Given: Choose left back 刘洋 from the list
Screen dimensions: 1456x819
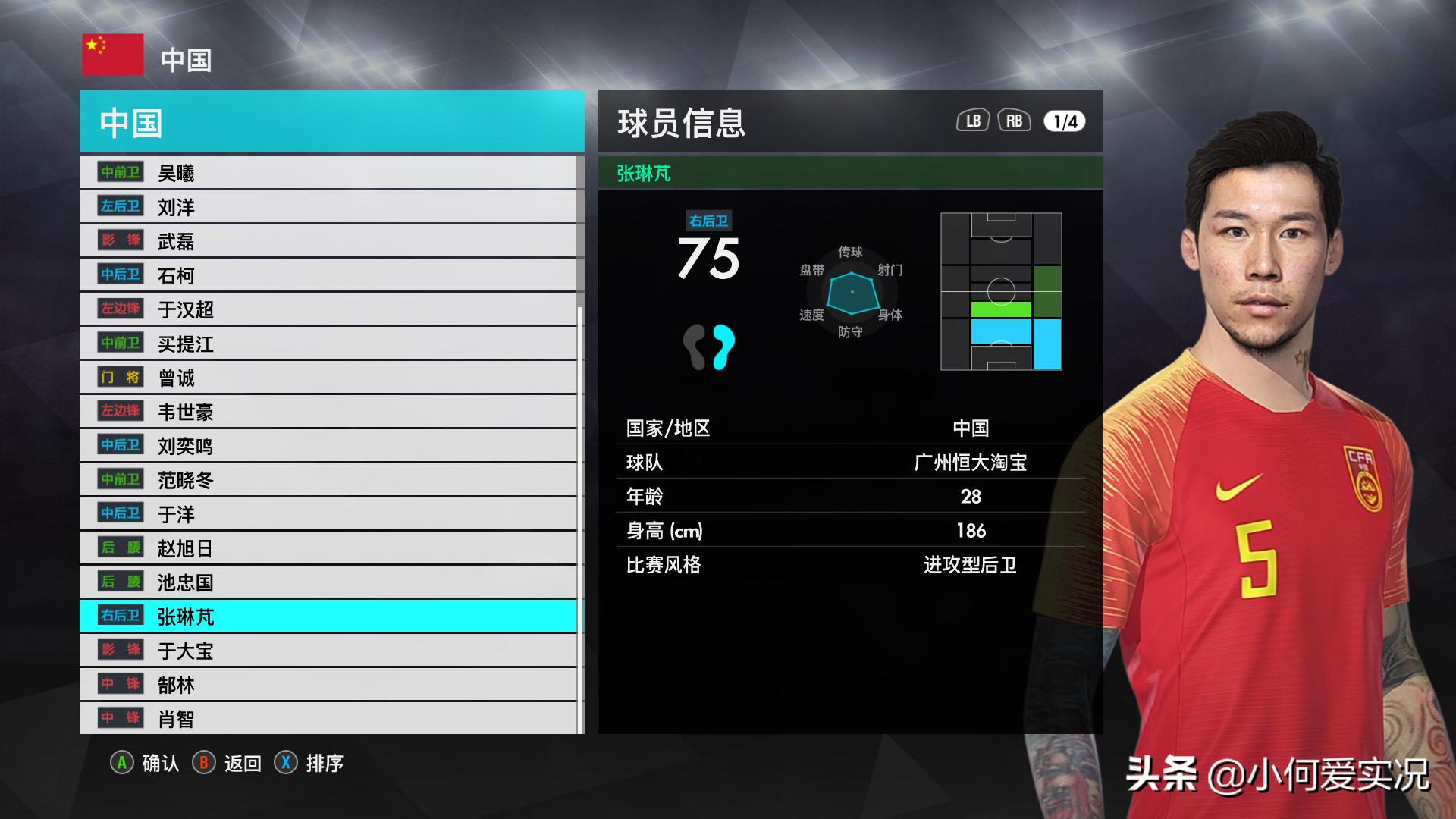Looking at the screenshot, I should (328, 207).
